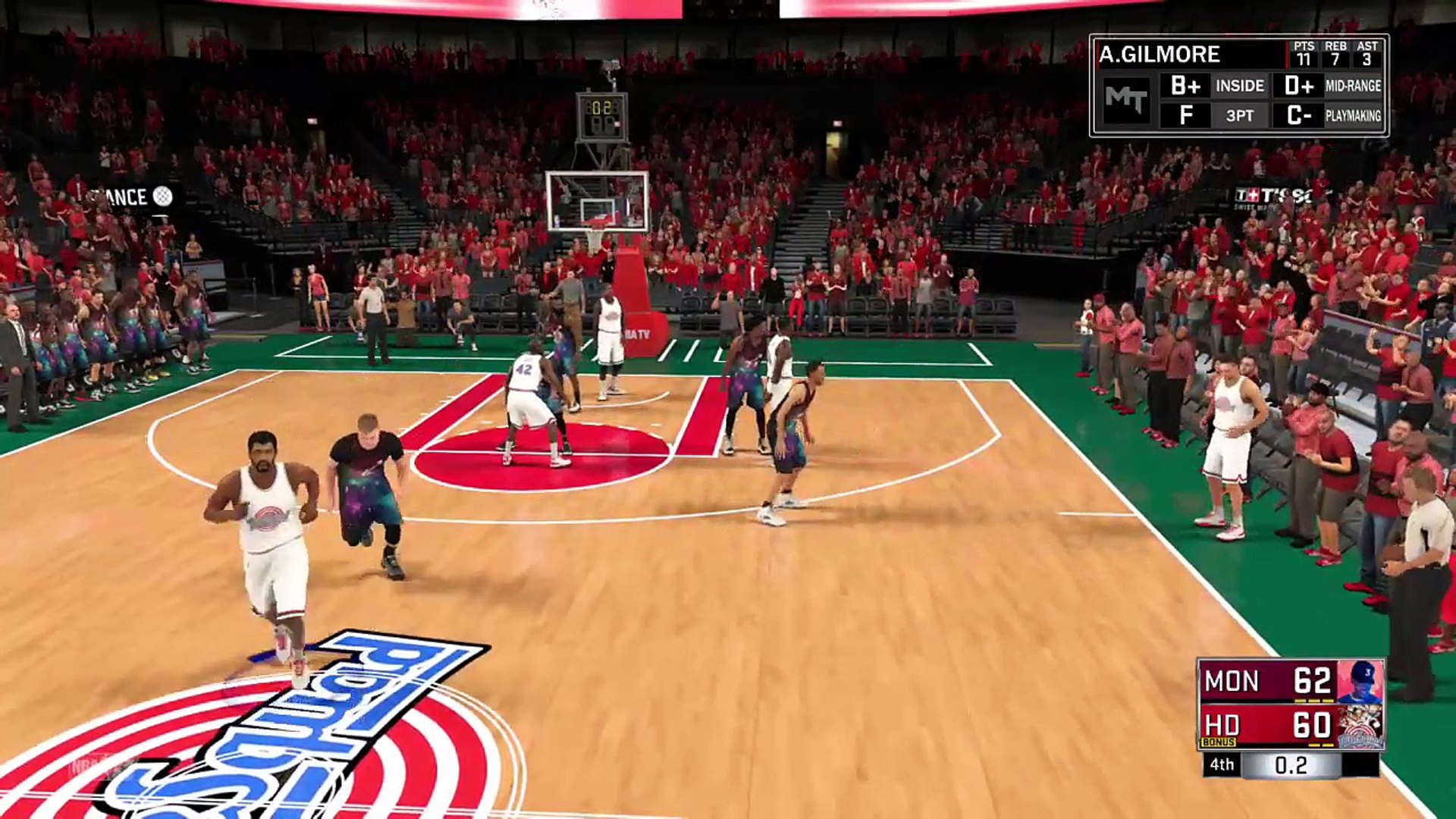
Task: Select the HD team logo thumbnail
Action: pos(1360,726)
